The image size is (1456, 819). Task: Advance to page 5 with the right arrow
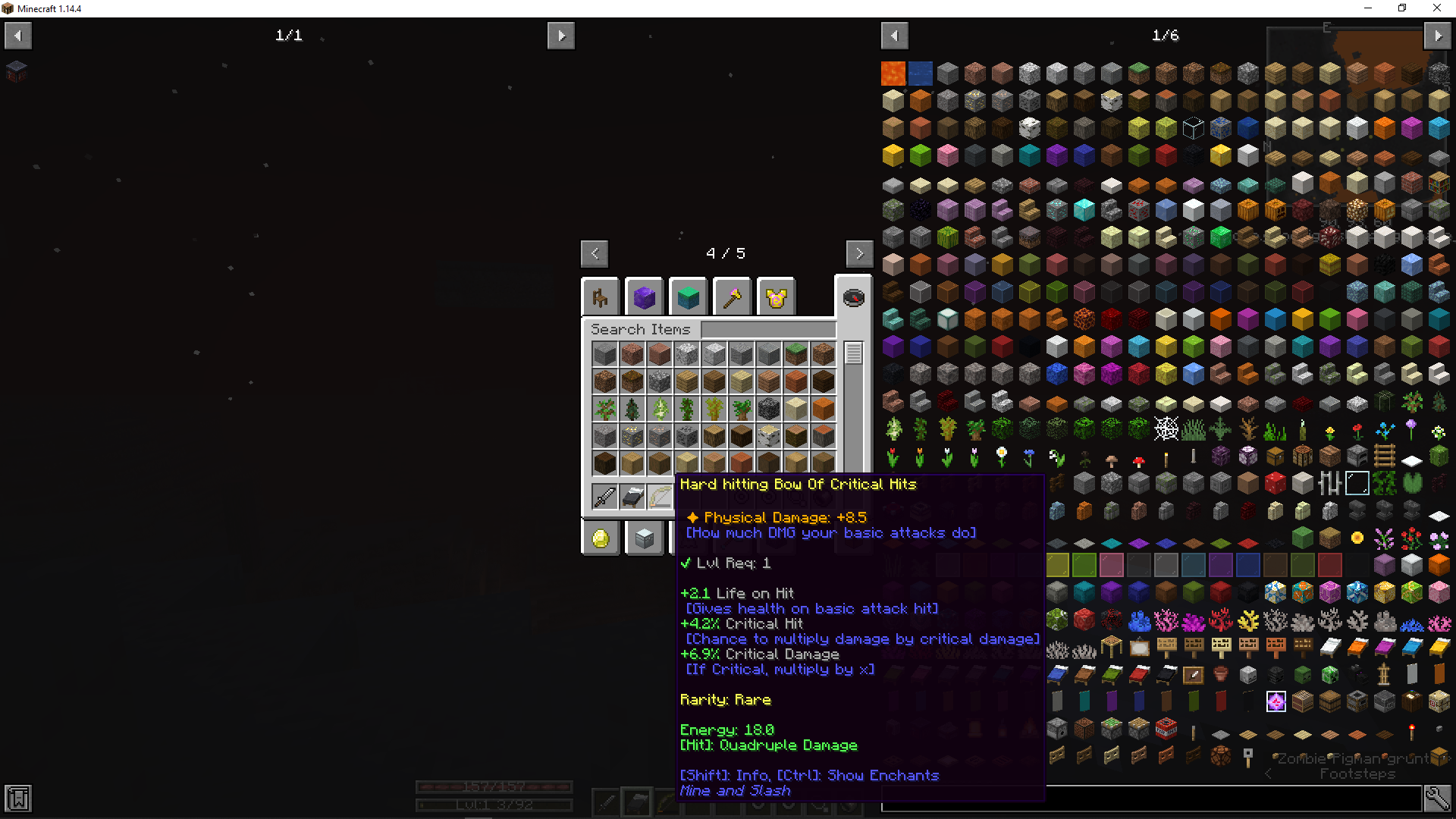pyautogui.click(x=859, y=253)
